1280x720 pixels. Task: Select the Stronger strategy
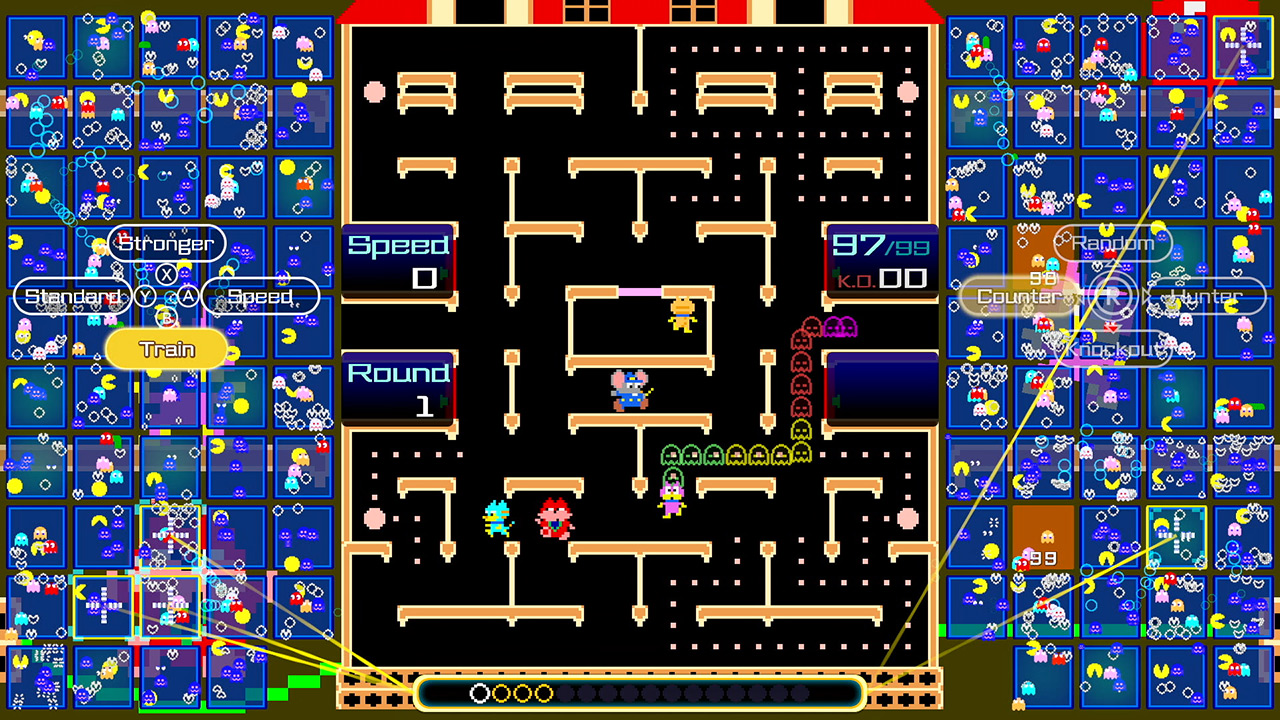coord(167,243)
